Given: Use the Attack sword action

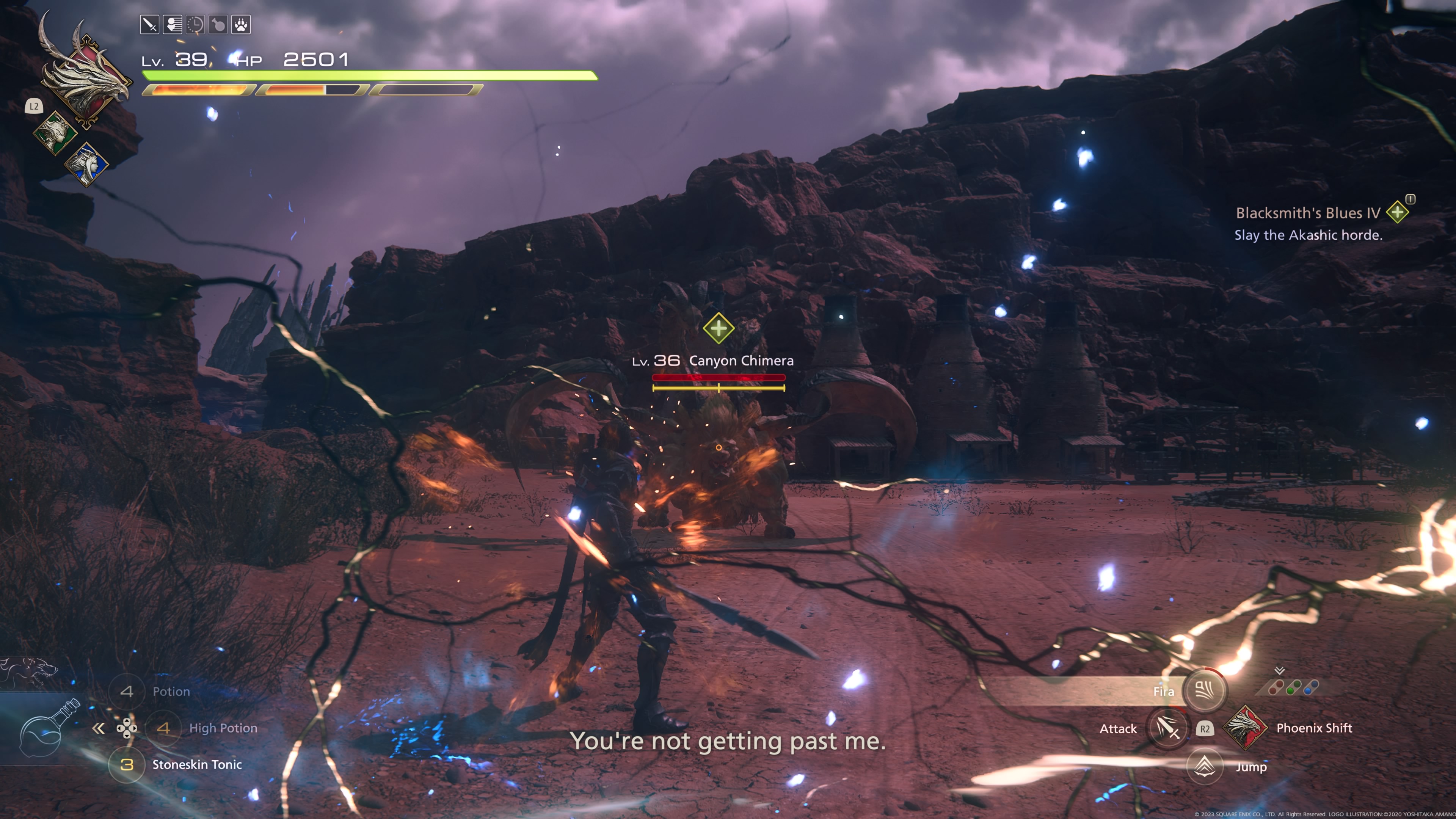Looking at the screenshot, I should (1167, 728).
